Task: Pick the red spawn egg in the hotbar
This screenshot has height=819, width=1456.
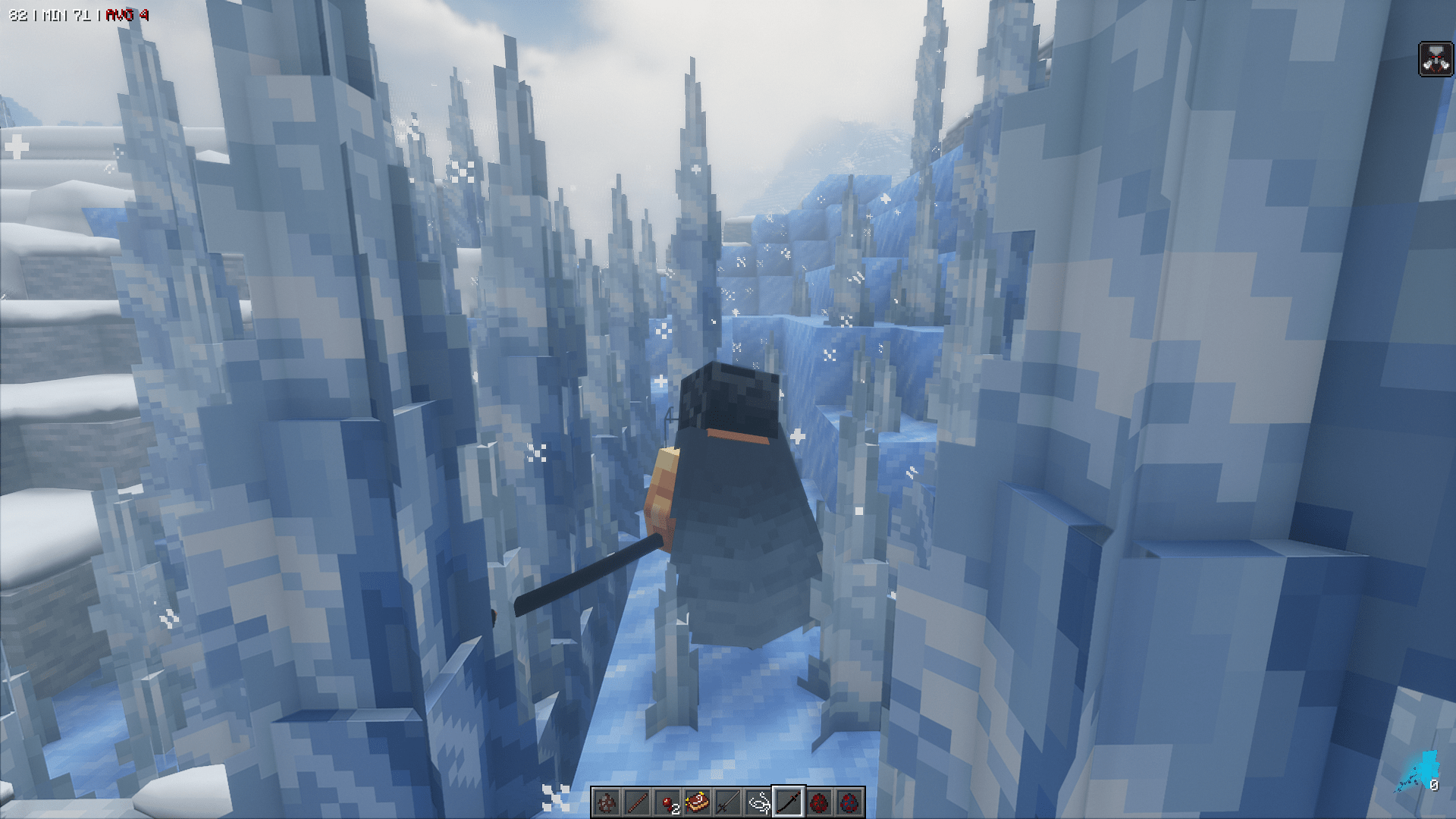Action: (819, 801)
